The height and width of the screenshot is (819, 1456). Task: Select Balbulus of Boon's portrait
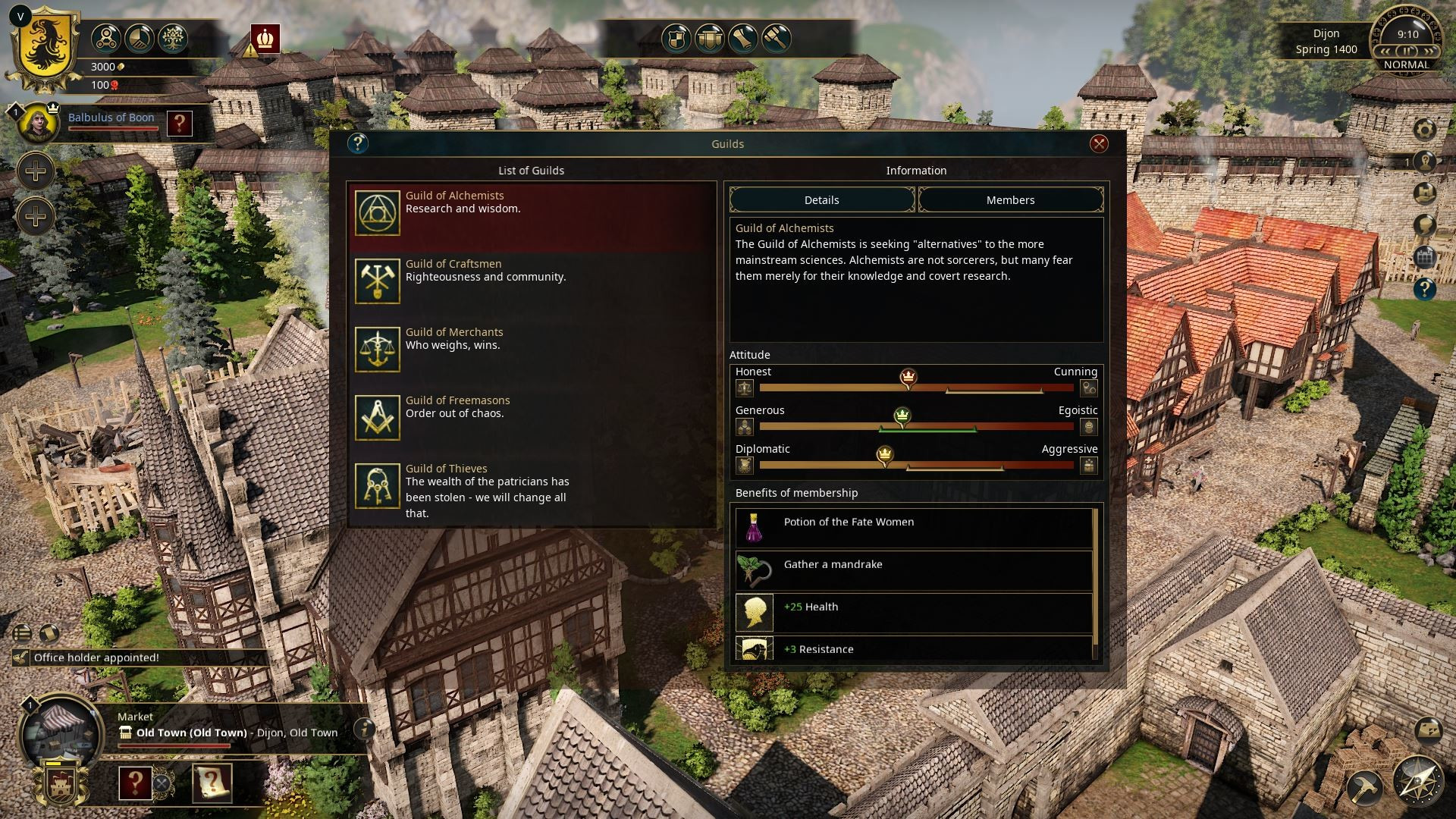click(37, 123)
